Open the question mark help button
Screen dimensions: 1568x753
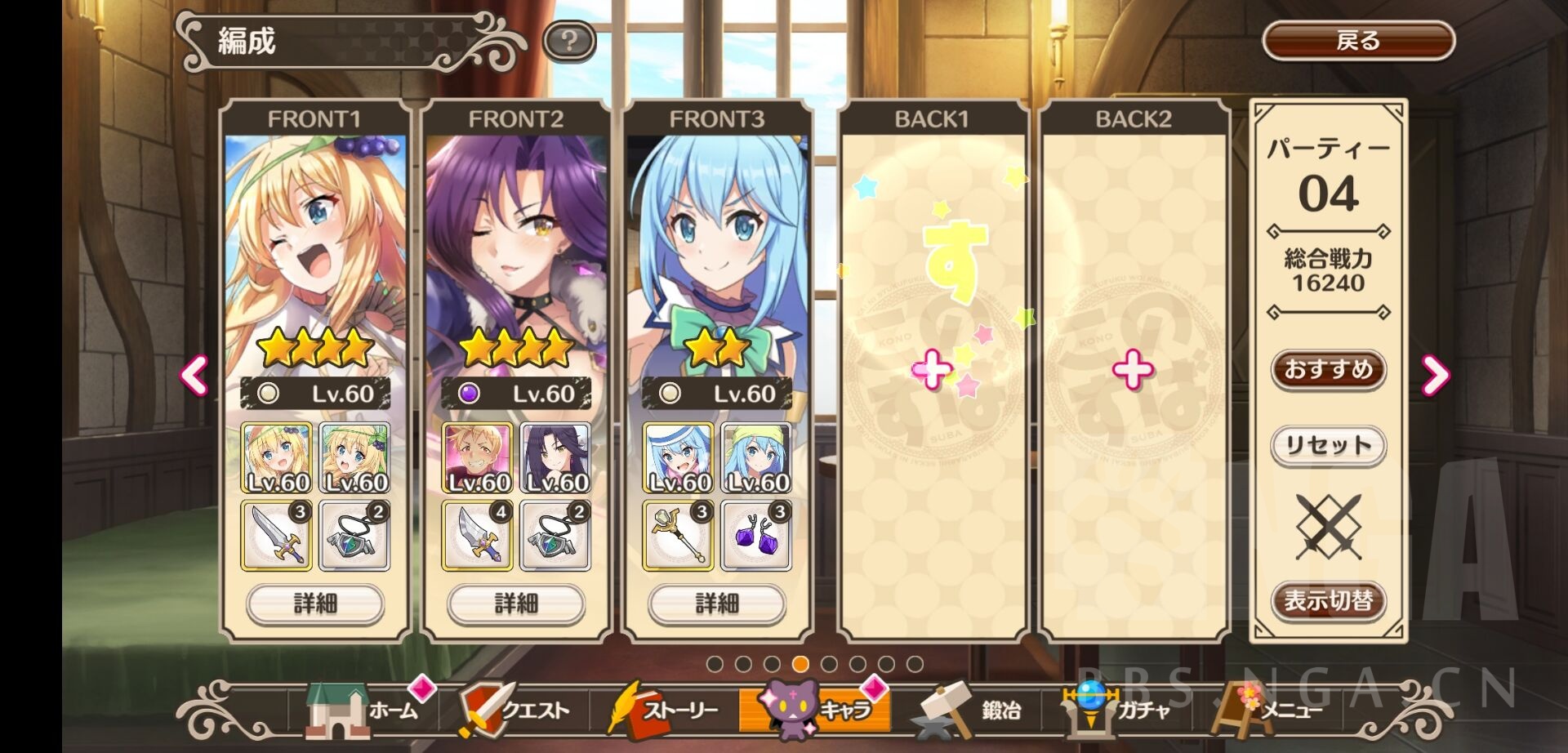click(569, 41)
